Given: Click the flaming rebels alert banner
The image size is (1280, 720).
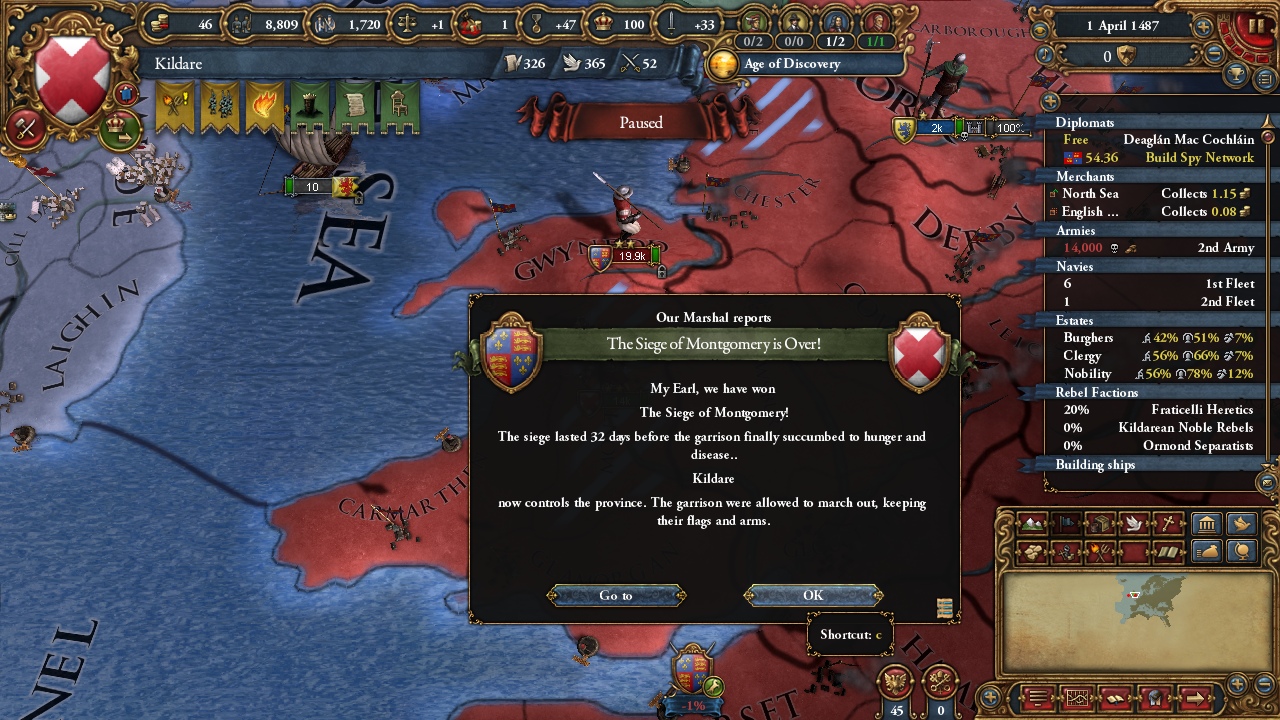Looking at the screenshot, I should click(x=264, y=108).
